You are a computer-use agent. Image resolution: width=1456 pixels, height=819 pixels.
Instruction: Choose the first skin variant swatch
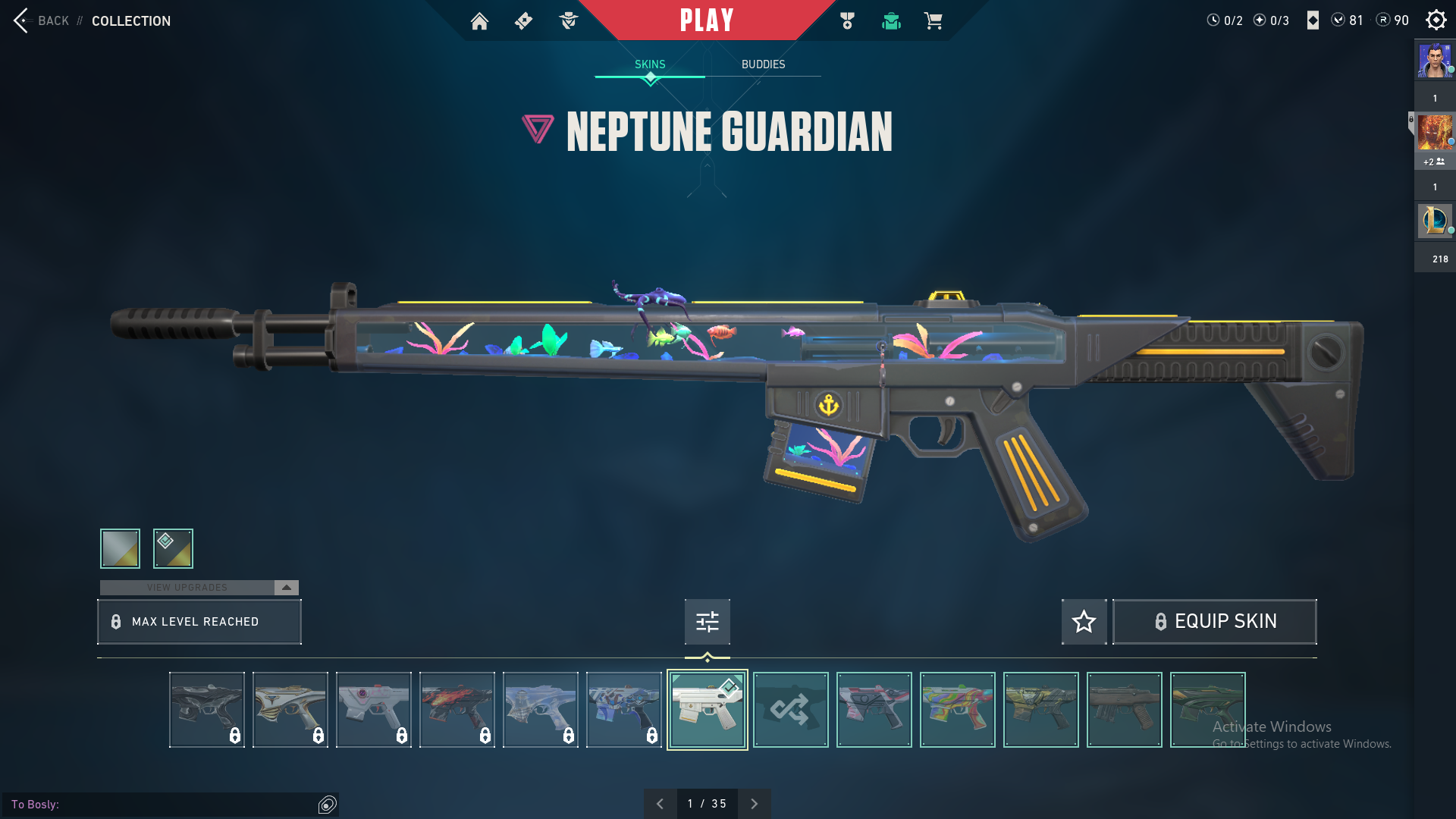120,548
